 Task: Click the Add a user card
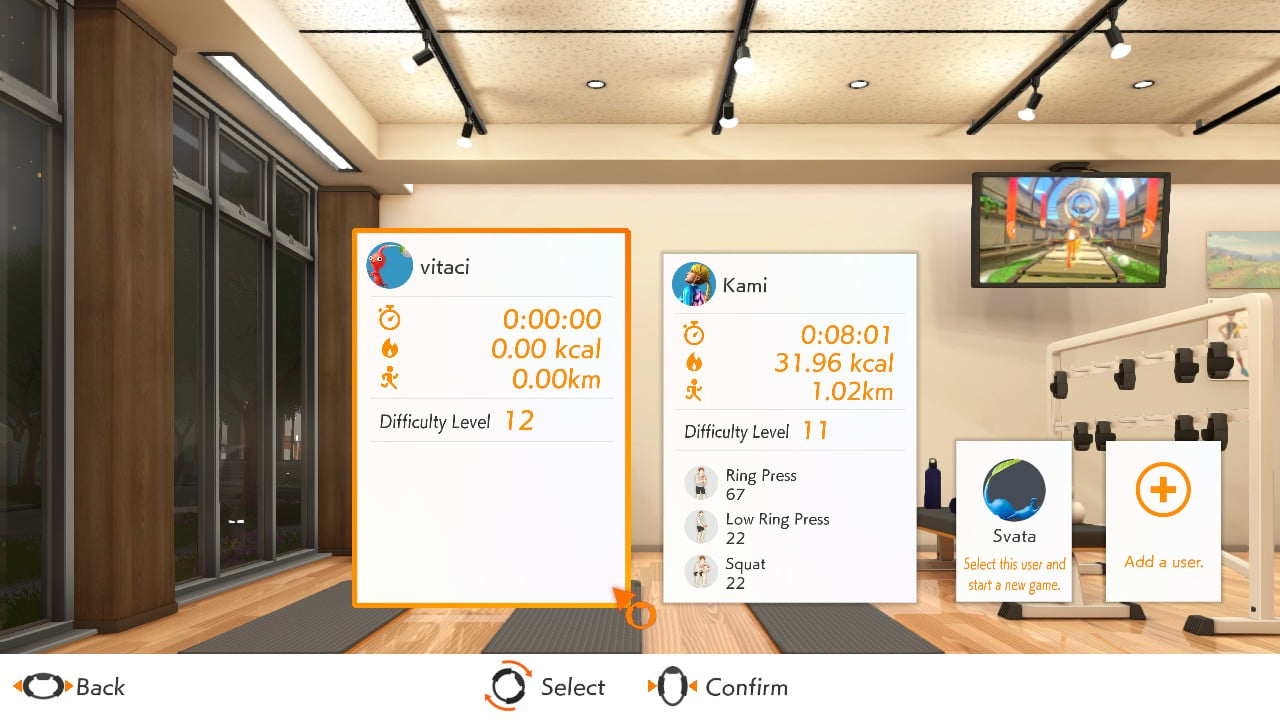[1162, 520]
